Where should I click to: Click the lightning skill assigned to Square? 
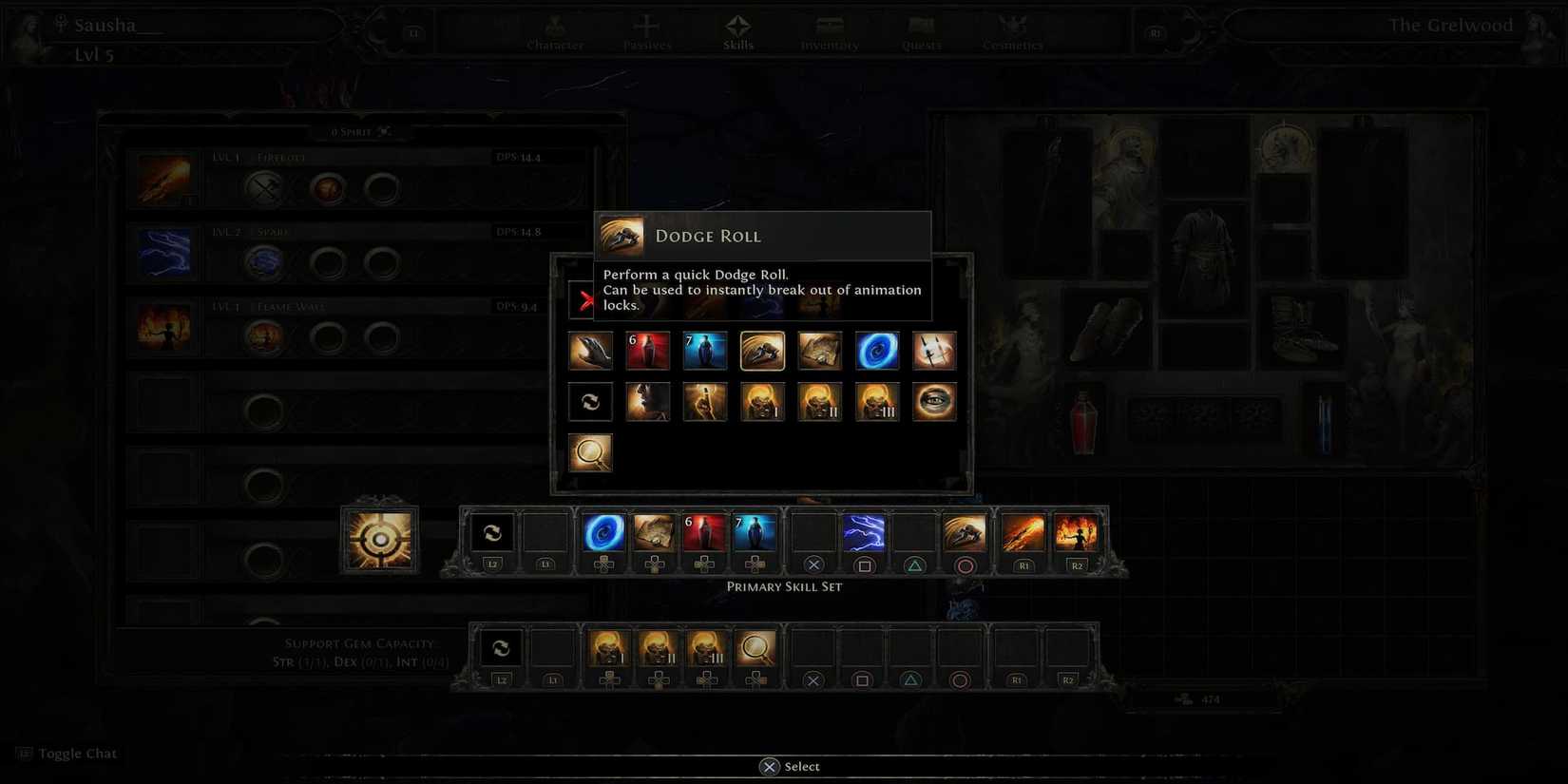(865, 534)
